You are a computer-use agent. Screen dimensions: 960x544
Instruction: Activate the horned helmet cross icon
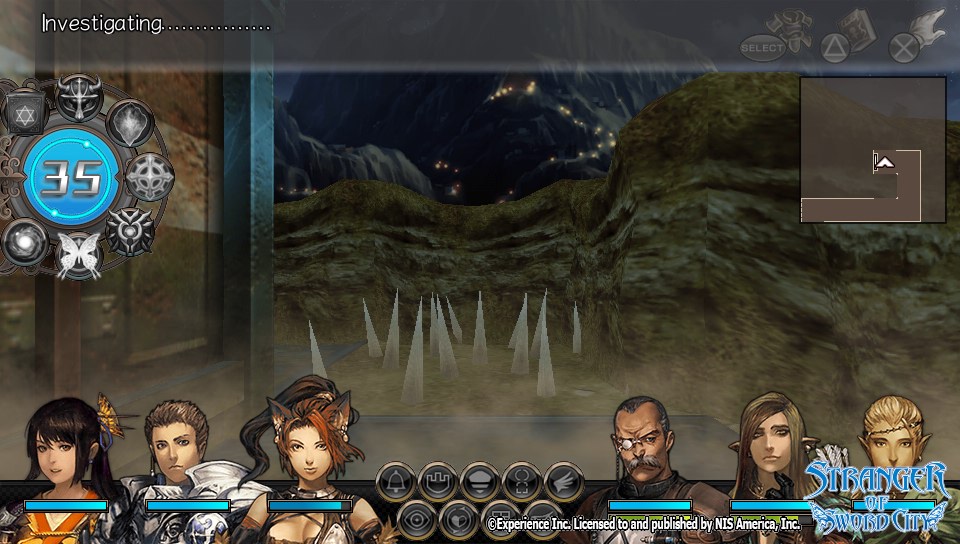77,97
